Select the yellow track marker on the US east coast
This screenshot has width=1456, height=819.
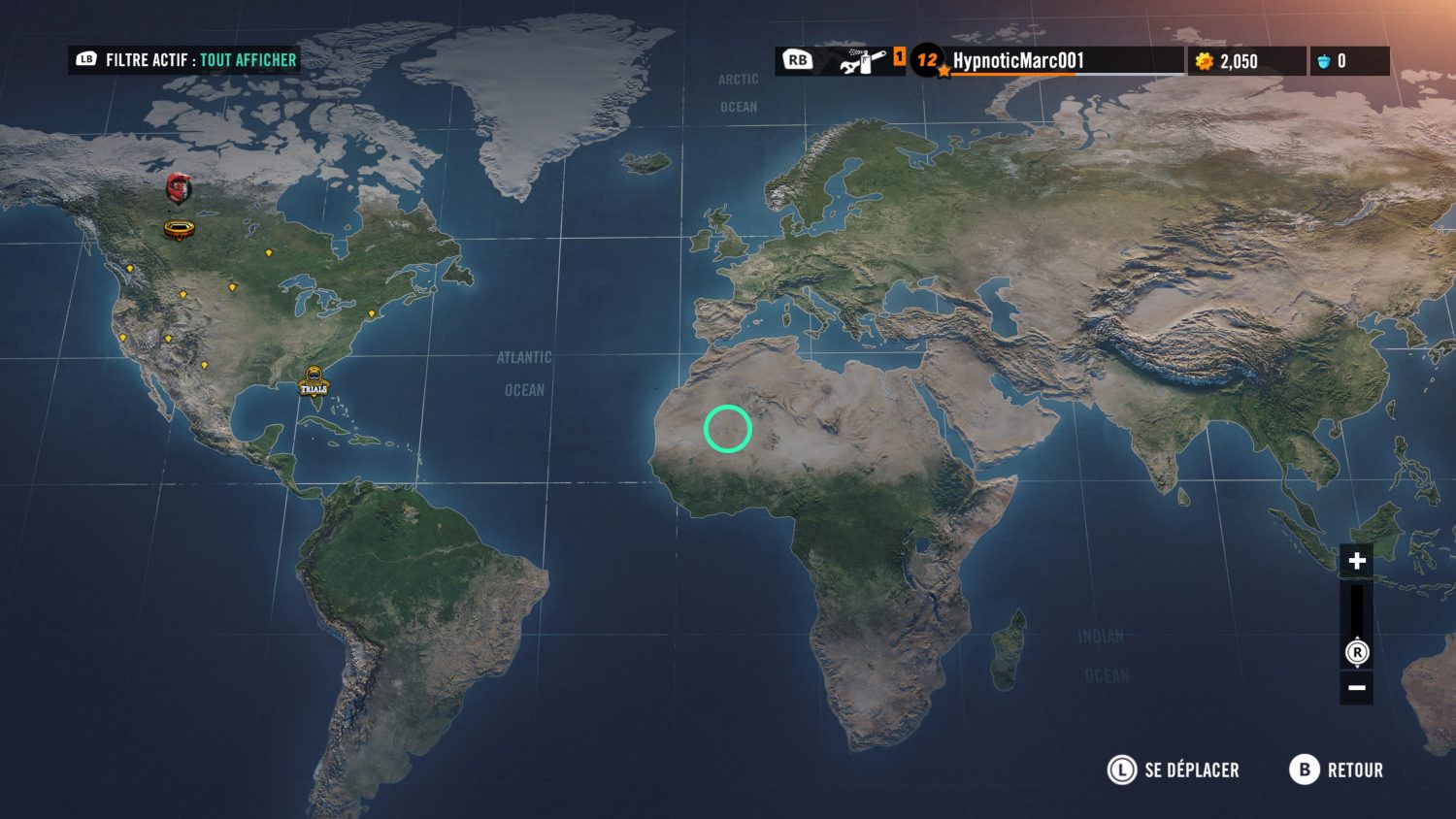371,314
